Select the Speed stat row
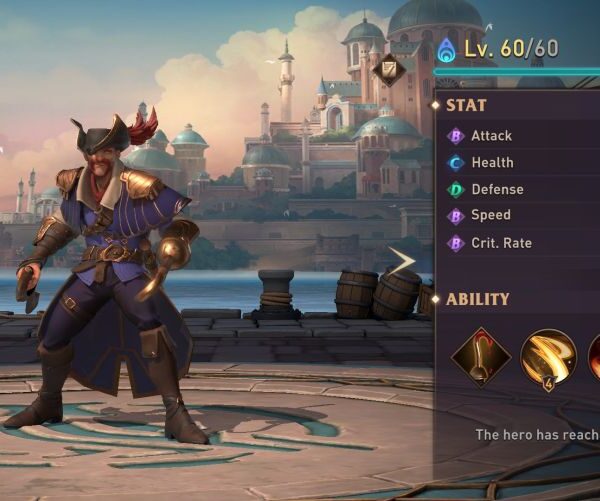Screen dimensions: 600x501 490,216
